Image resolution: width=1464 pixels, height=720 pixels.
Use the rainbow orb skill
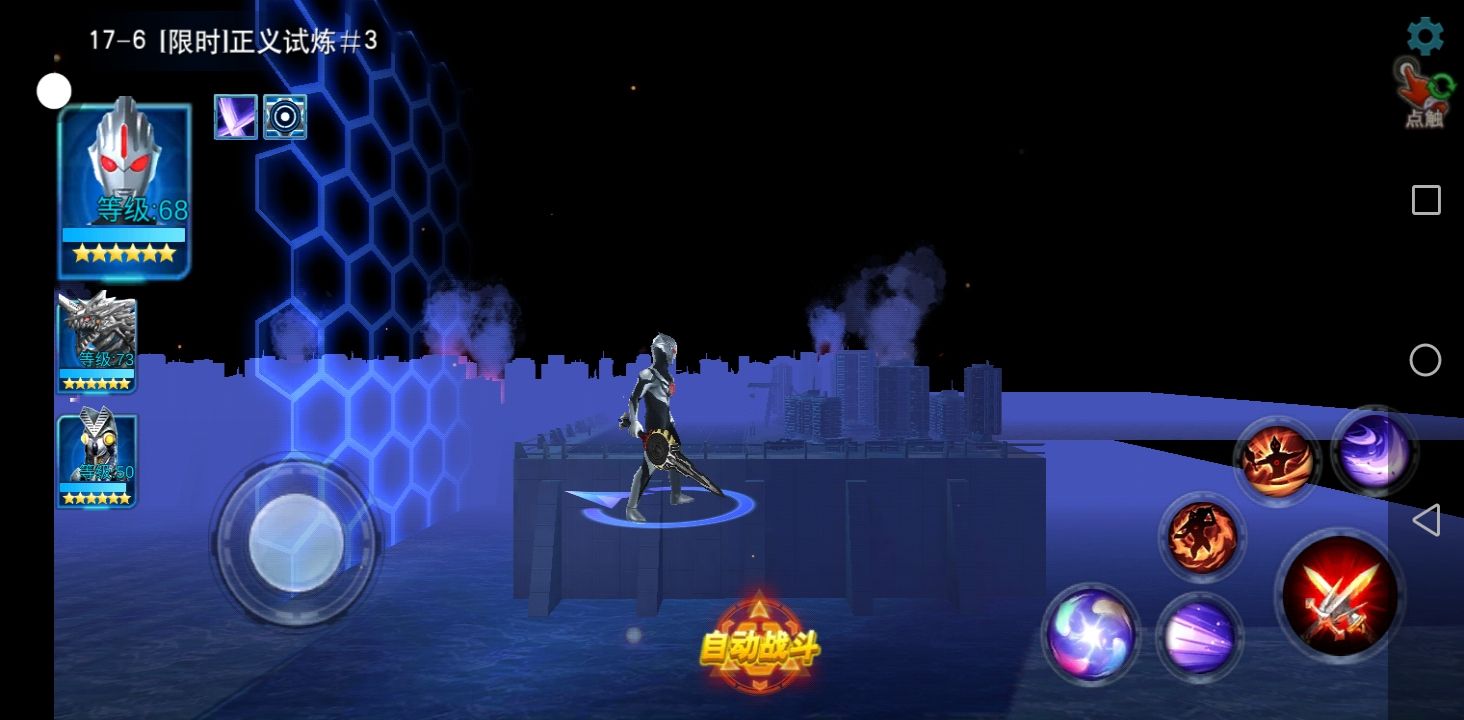[x=1090, y=634]
